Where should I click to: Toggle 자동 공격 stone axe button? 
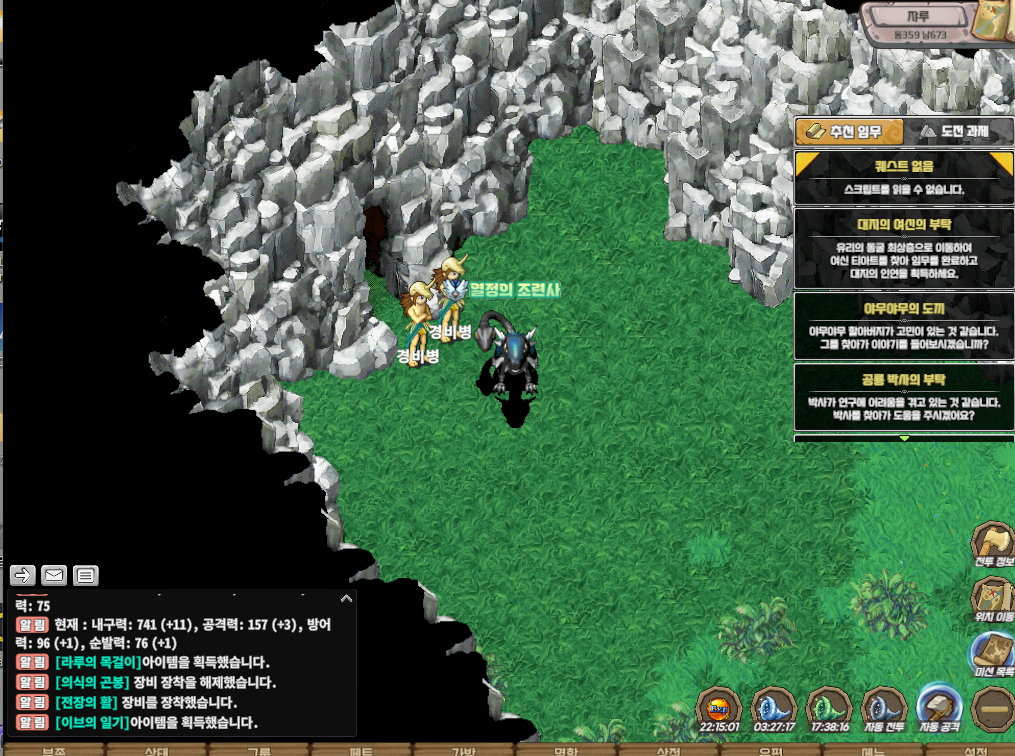(x=939, y=708)
